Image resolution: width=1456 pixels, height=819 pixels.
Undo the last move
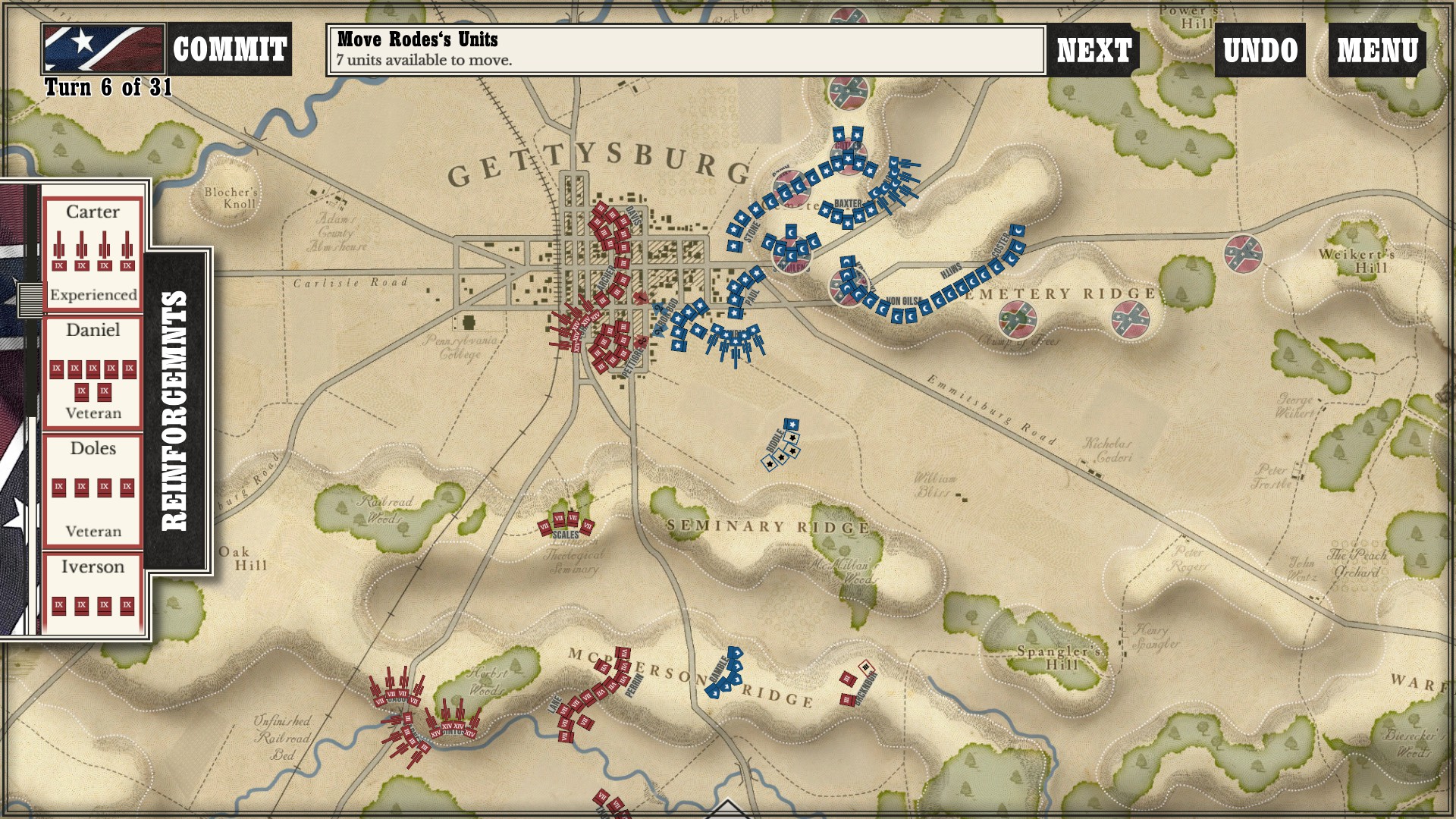point(1260,50)
